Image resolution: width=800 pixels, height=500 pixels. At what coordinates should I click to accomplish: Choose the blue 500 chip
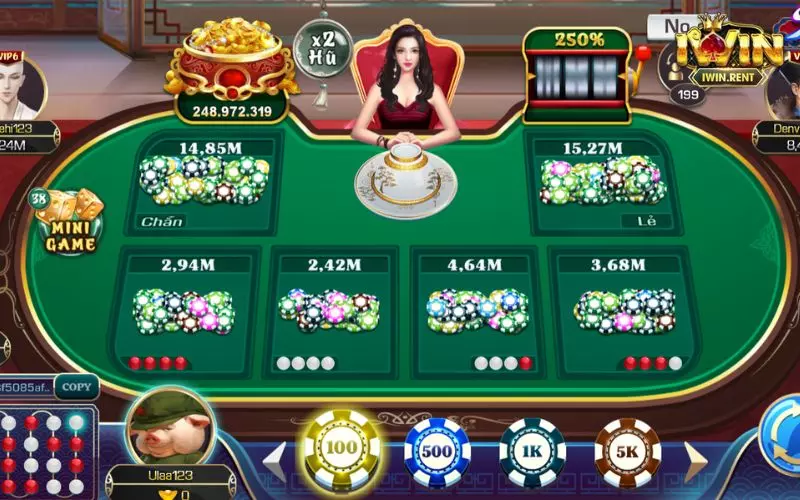[437, 452]
